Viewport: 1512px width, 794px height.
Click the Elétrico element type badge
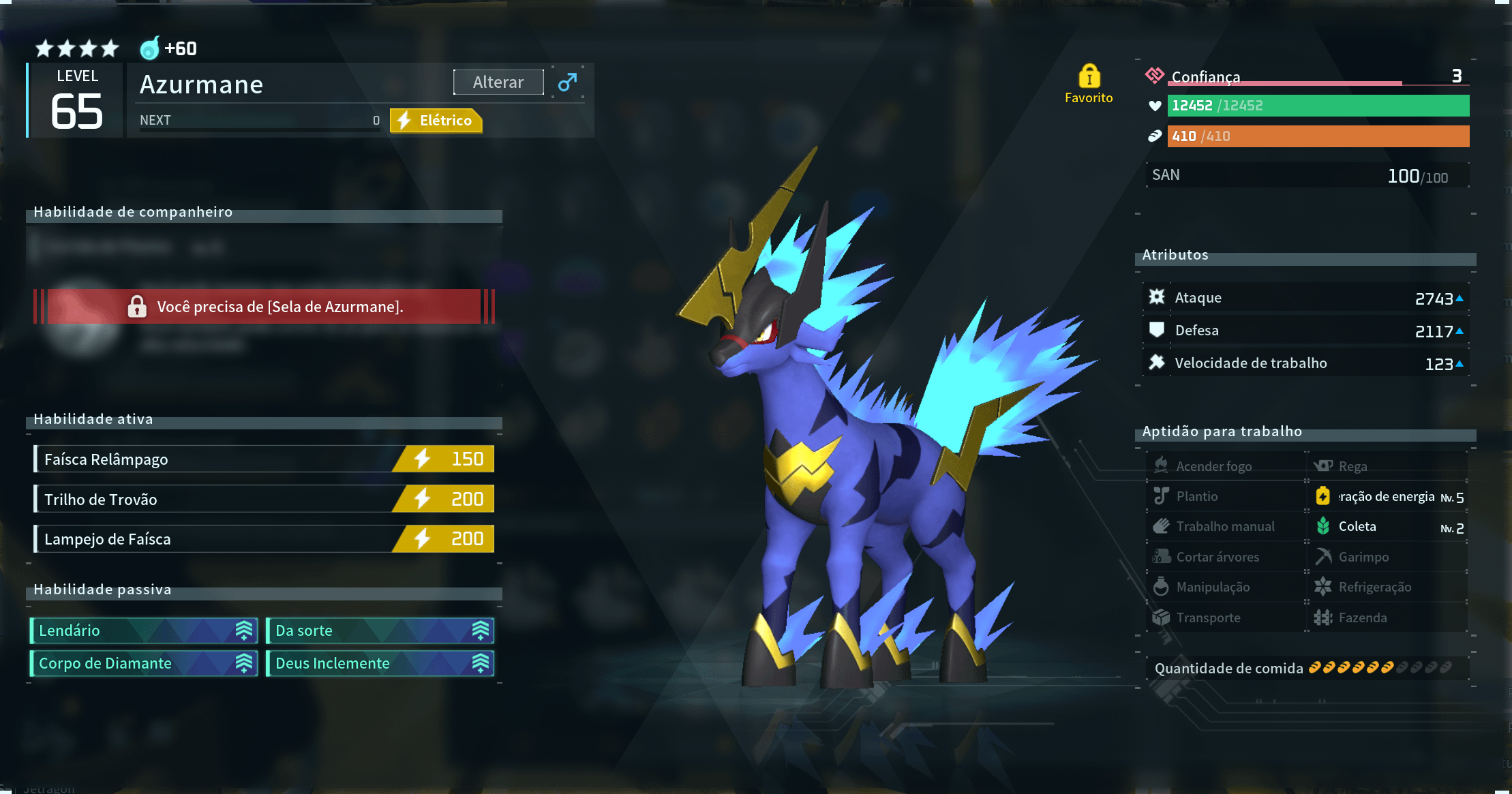436,121
